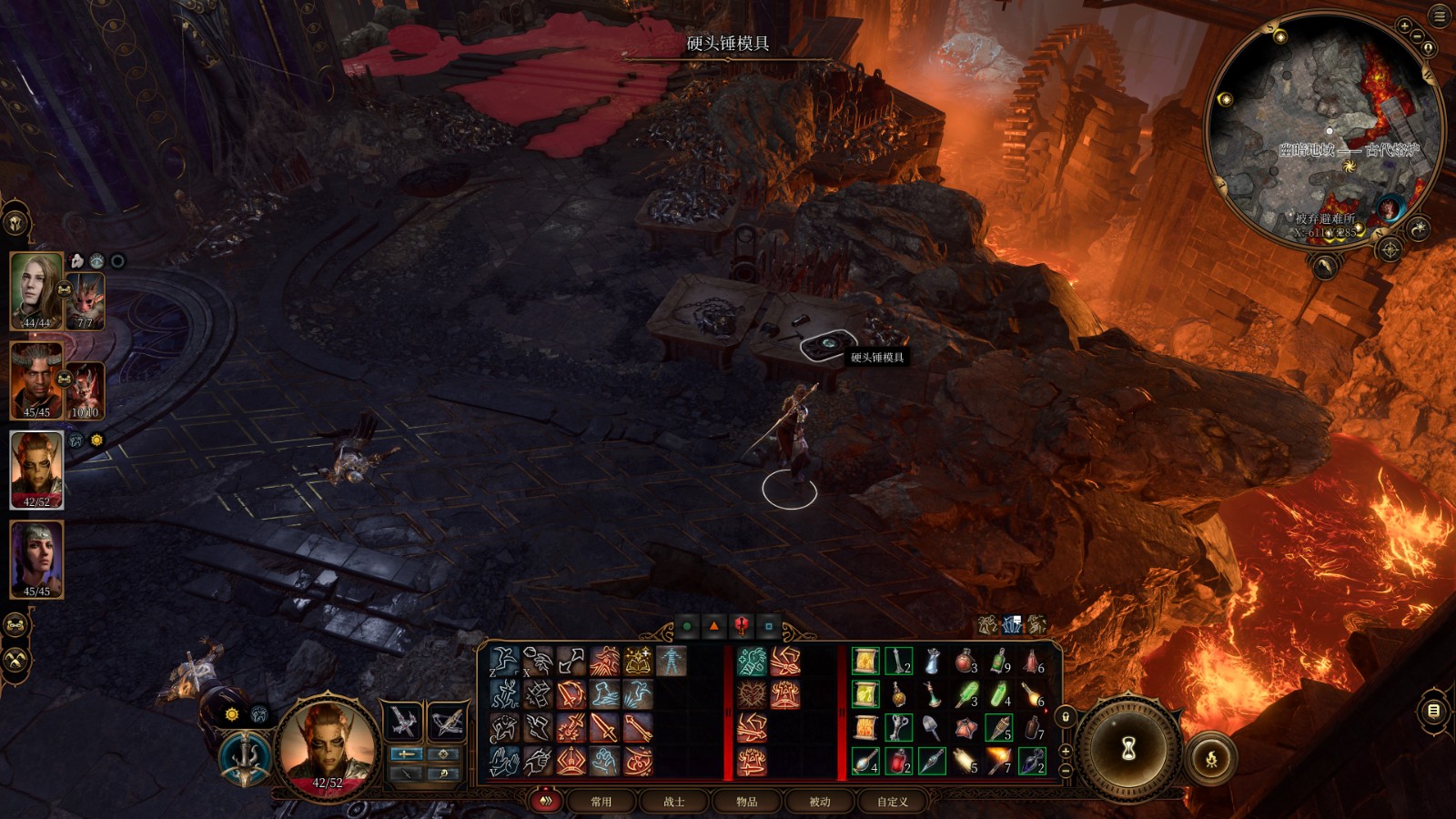Select the ranged crossbow weapon slot
Screen dimensions: 1456x819
(447, 723)
